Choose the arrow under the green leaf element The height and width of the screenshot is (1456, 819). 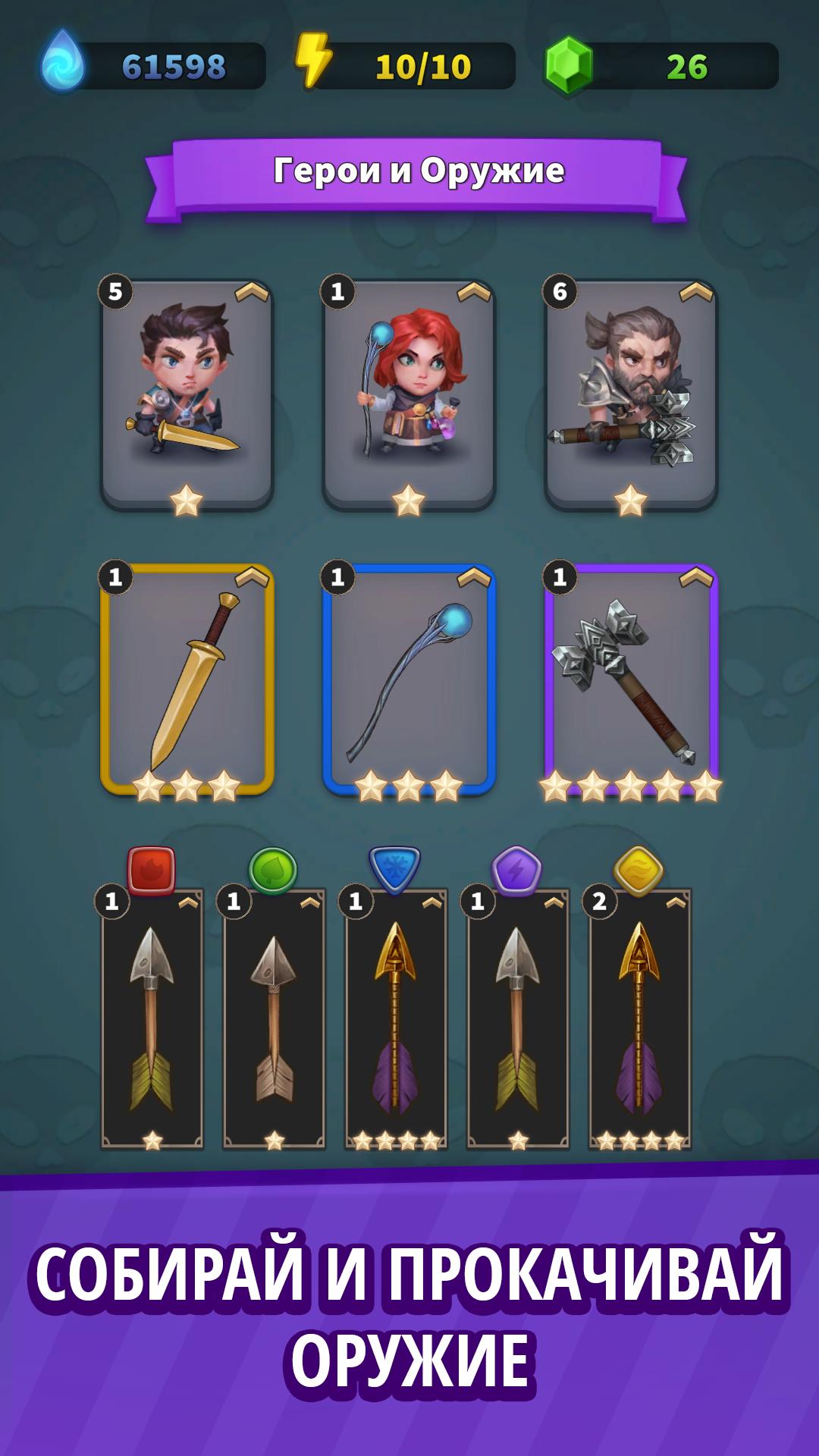(274, 1020)
